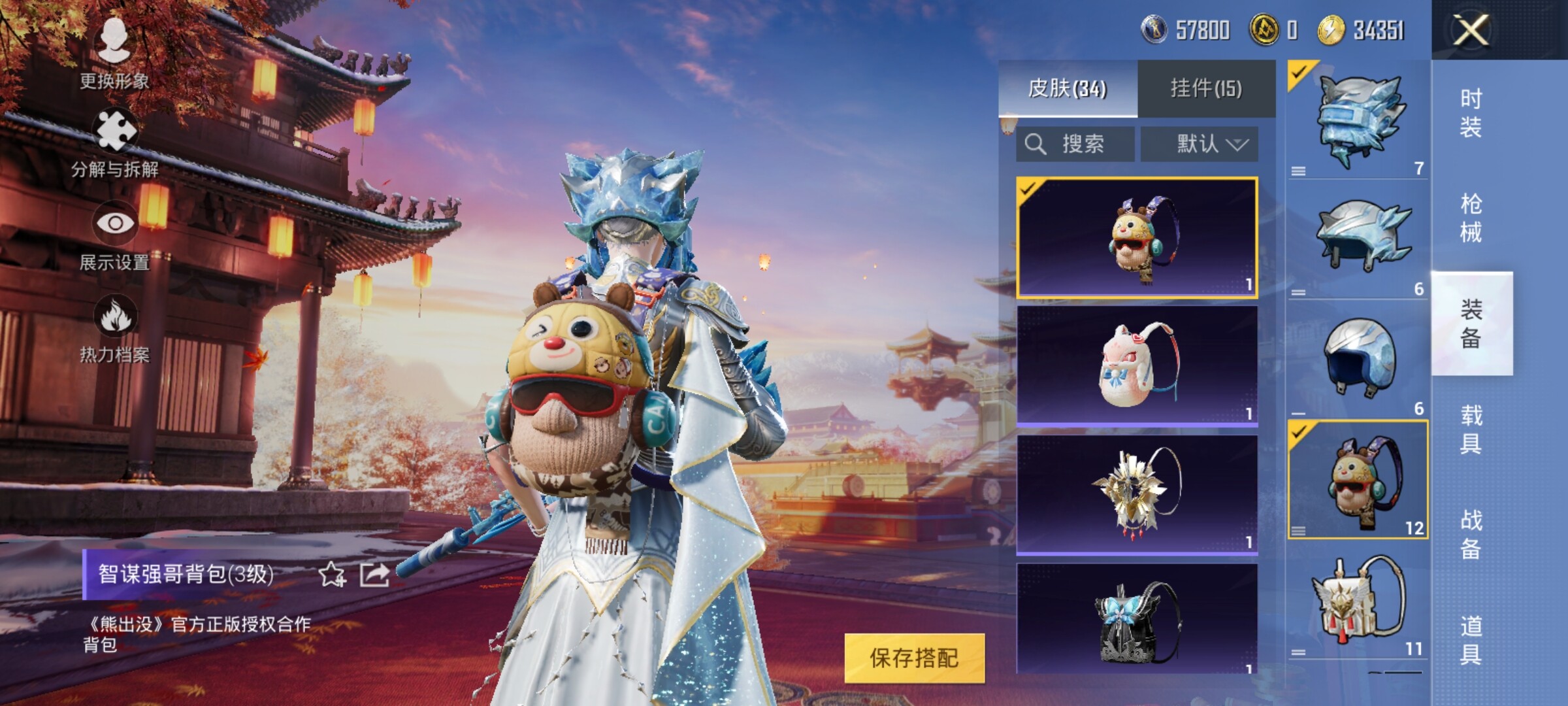Switch to the 时装 outfits category
The image size is (1568, 706).
tap(1471, 112)
